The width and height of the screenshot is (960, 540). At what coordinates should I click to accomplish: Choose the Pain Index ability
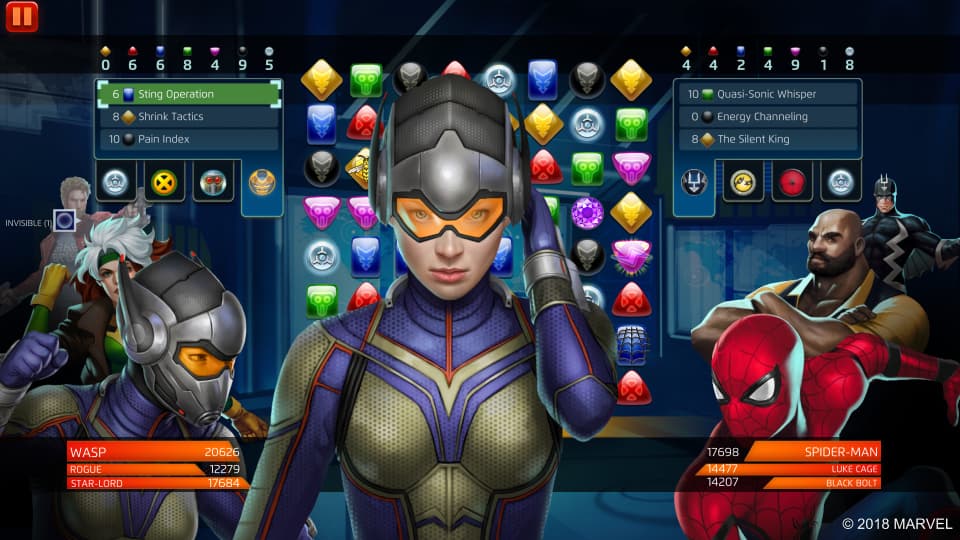[x=188, y=139]
